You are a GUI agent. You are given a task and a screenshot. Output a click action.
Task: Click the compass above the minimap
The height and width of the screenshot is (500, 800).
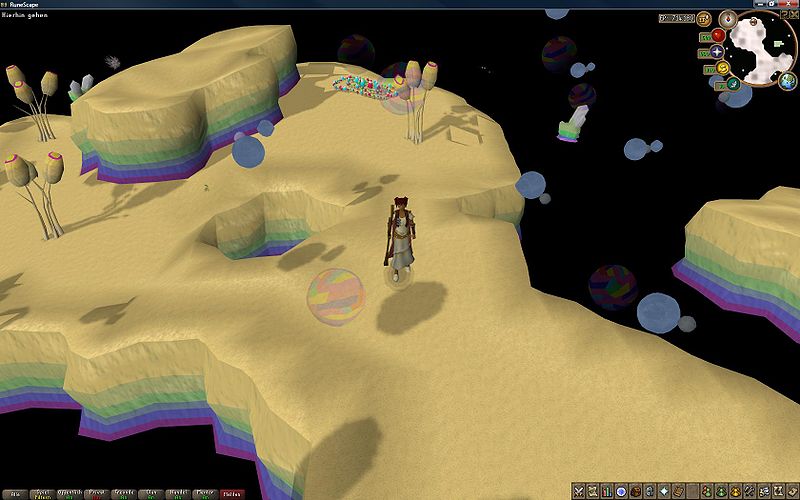tap(728, 17)
